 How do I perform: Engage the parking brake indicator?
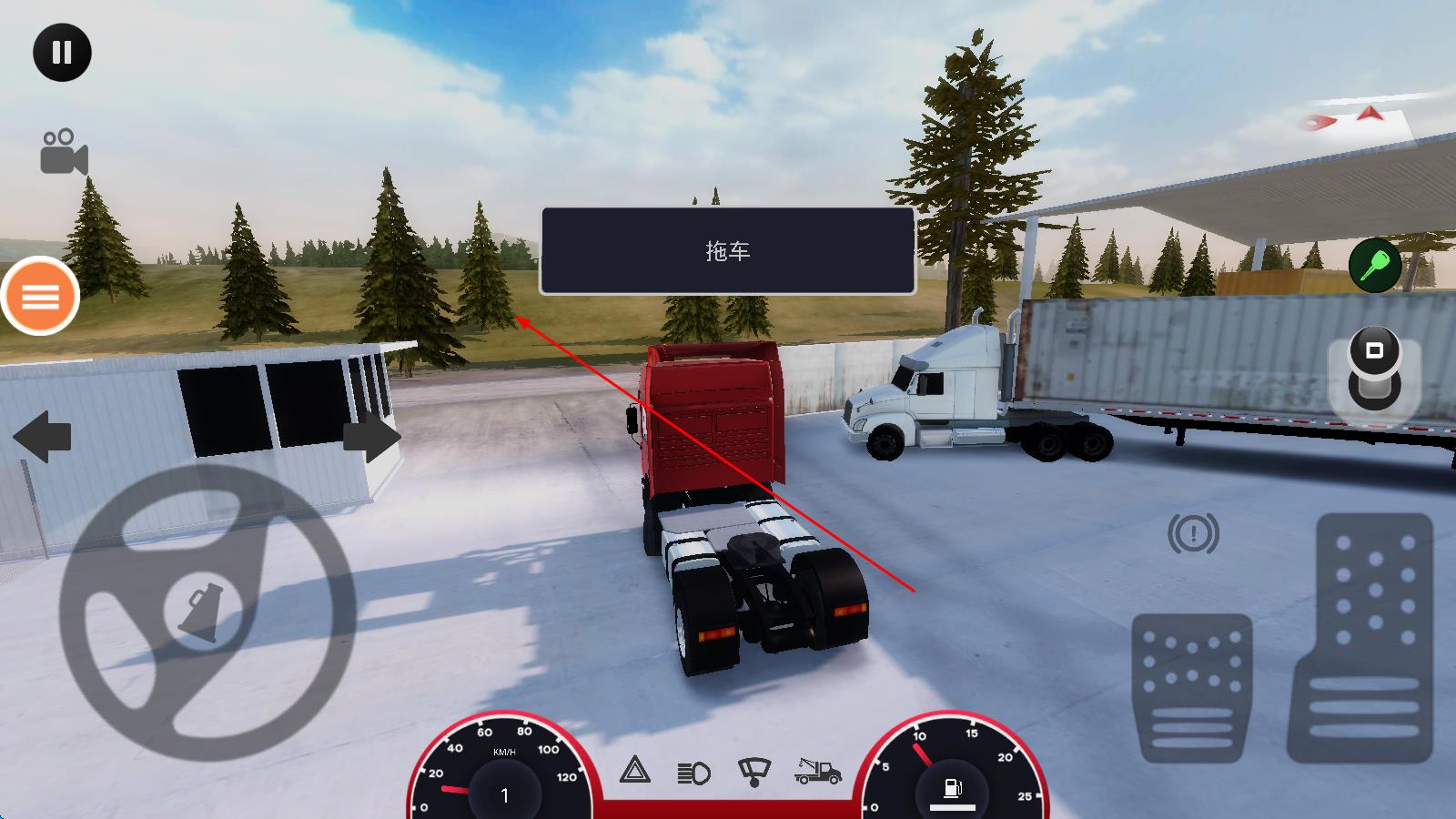[1193, 534]
